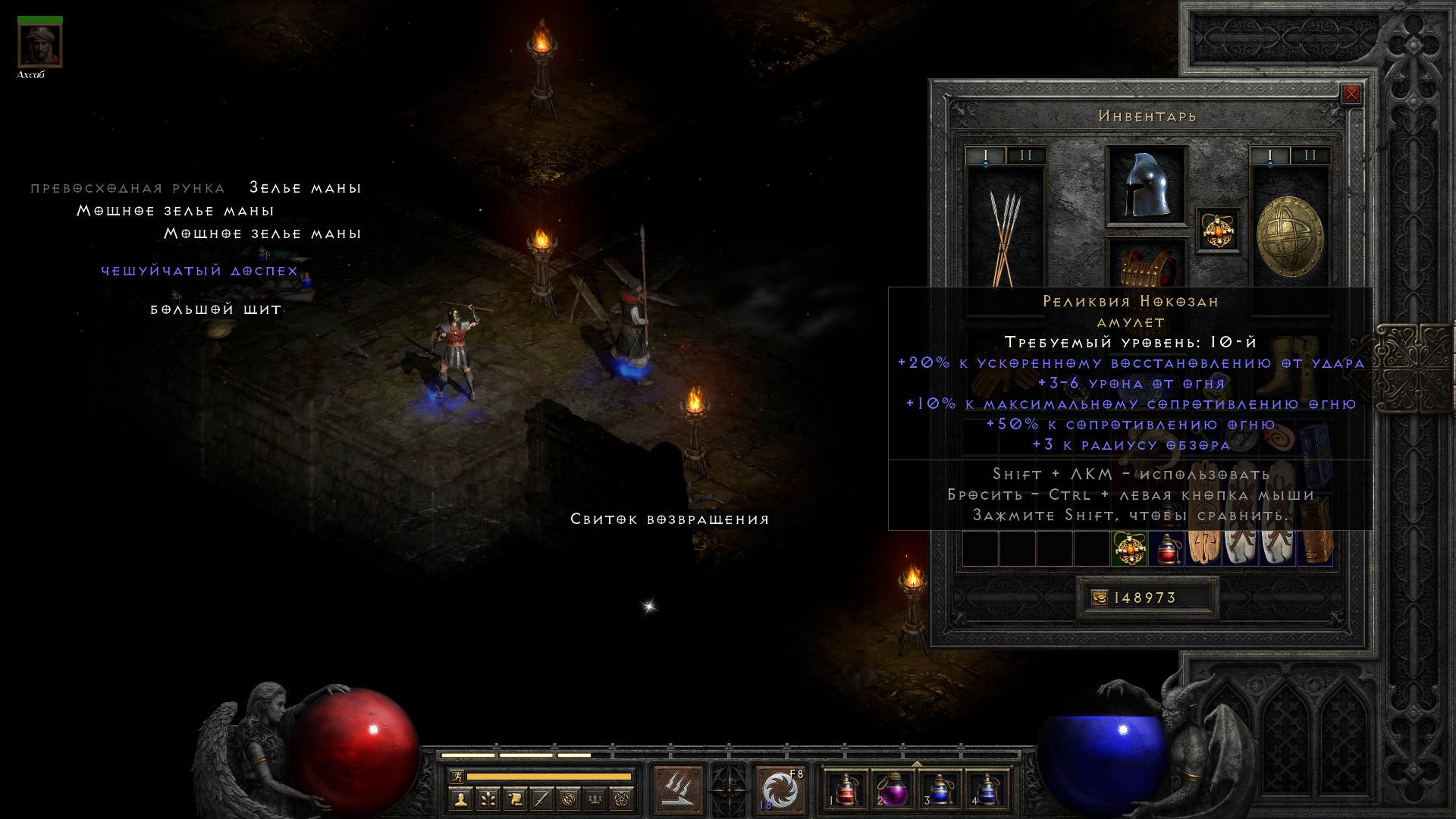
Task: Toggle the run/walk icon
Action: click(457, 777)
